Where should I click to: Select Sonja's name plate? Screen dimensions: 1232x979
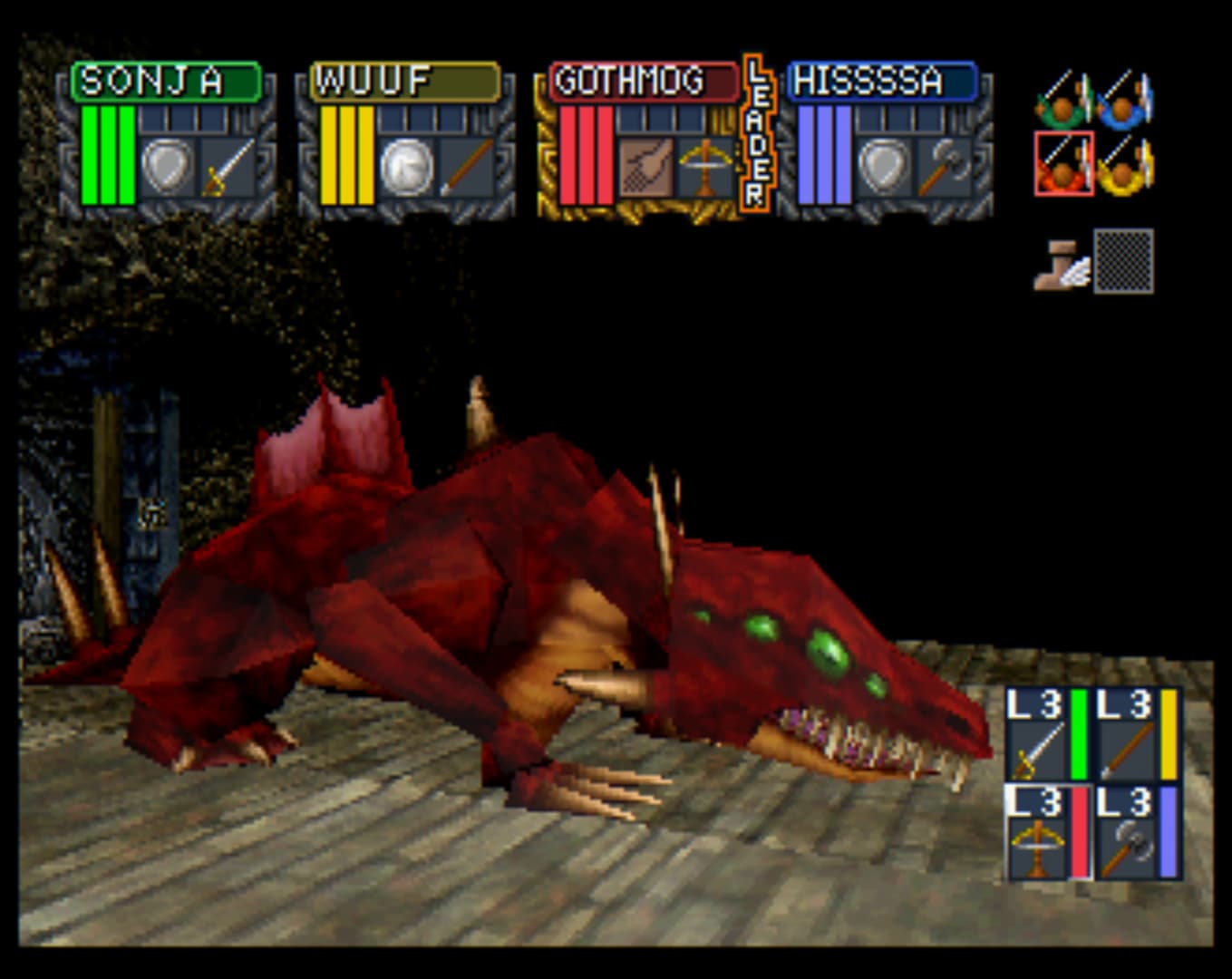click(x=166, y=82)
